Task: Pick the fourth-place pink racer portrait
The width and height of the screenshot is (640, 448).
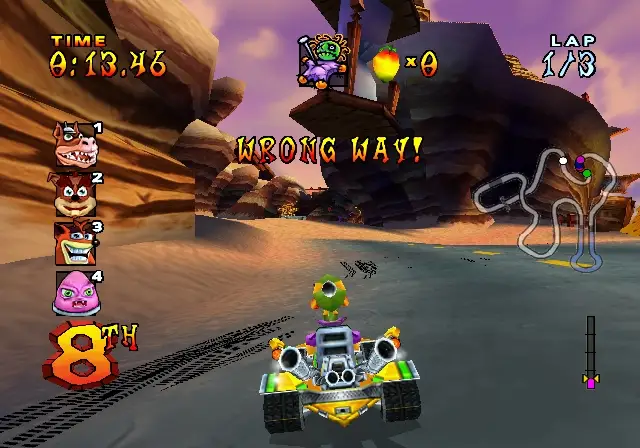Action: click(75, 292)
